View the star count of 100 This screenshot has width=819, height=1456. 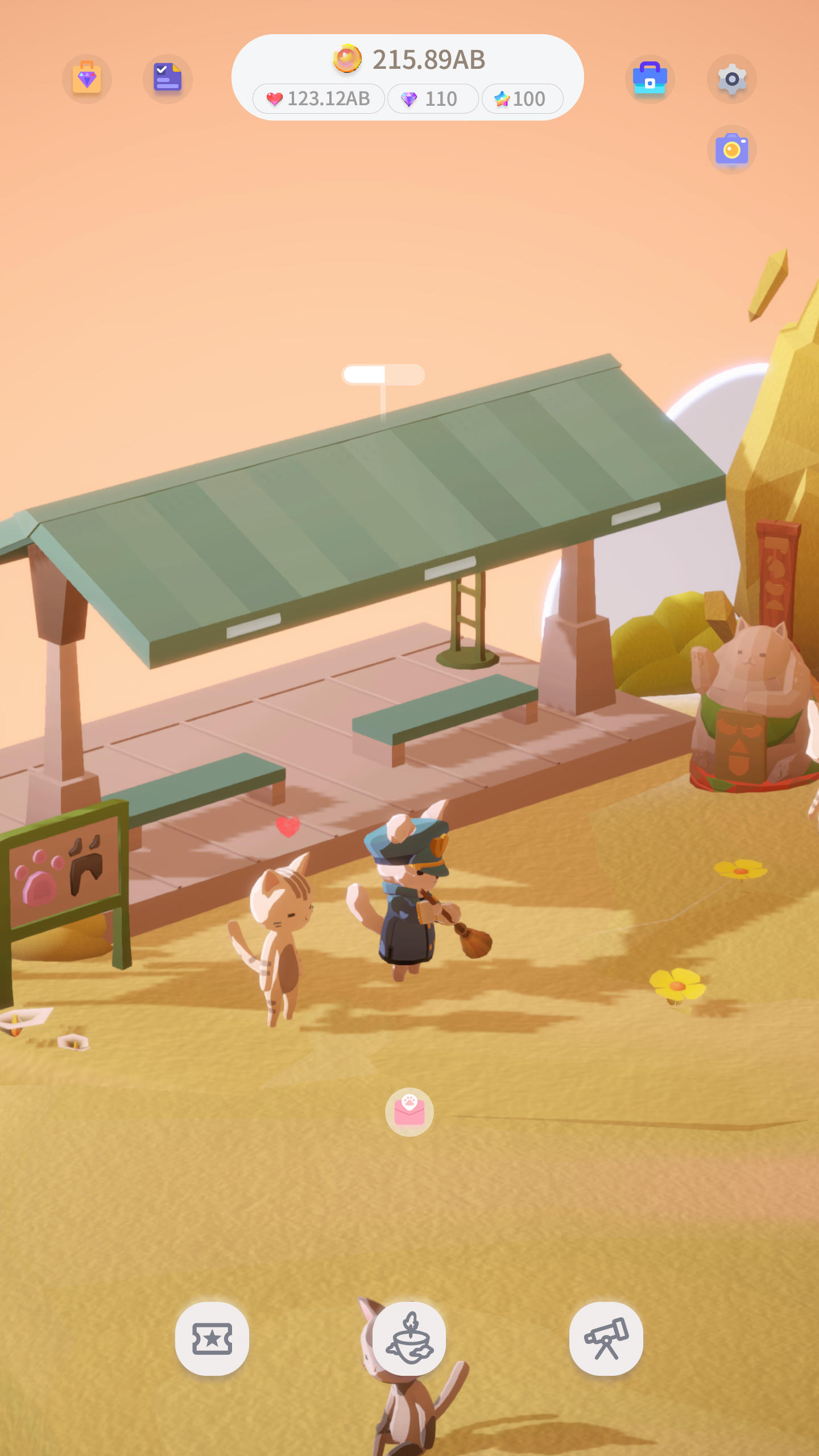pyautogui.click(x=522, y=98)
